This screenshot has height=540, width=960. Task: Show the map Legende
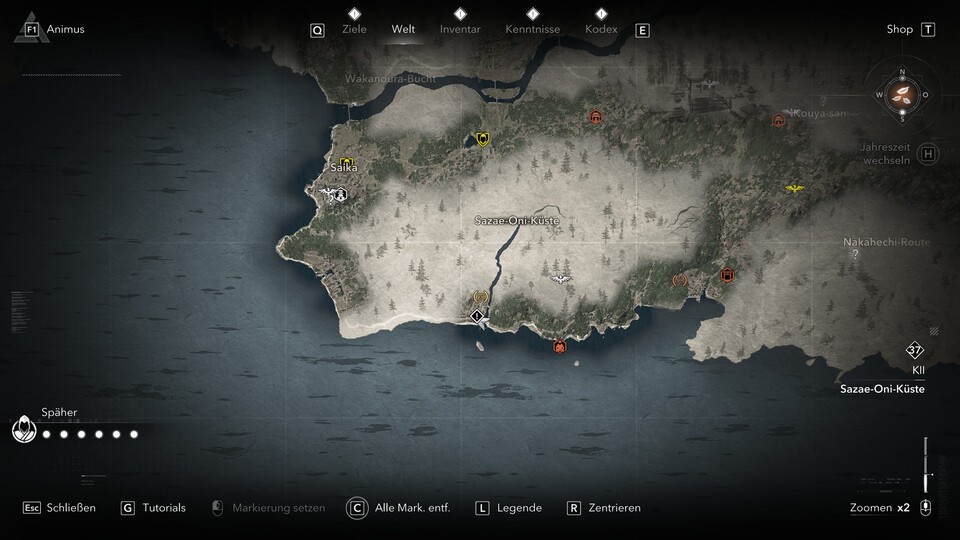(519, 508)
